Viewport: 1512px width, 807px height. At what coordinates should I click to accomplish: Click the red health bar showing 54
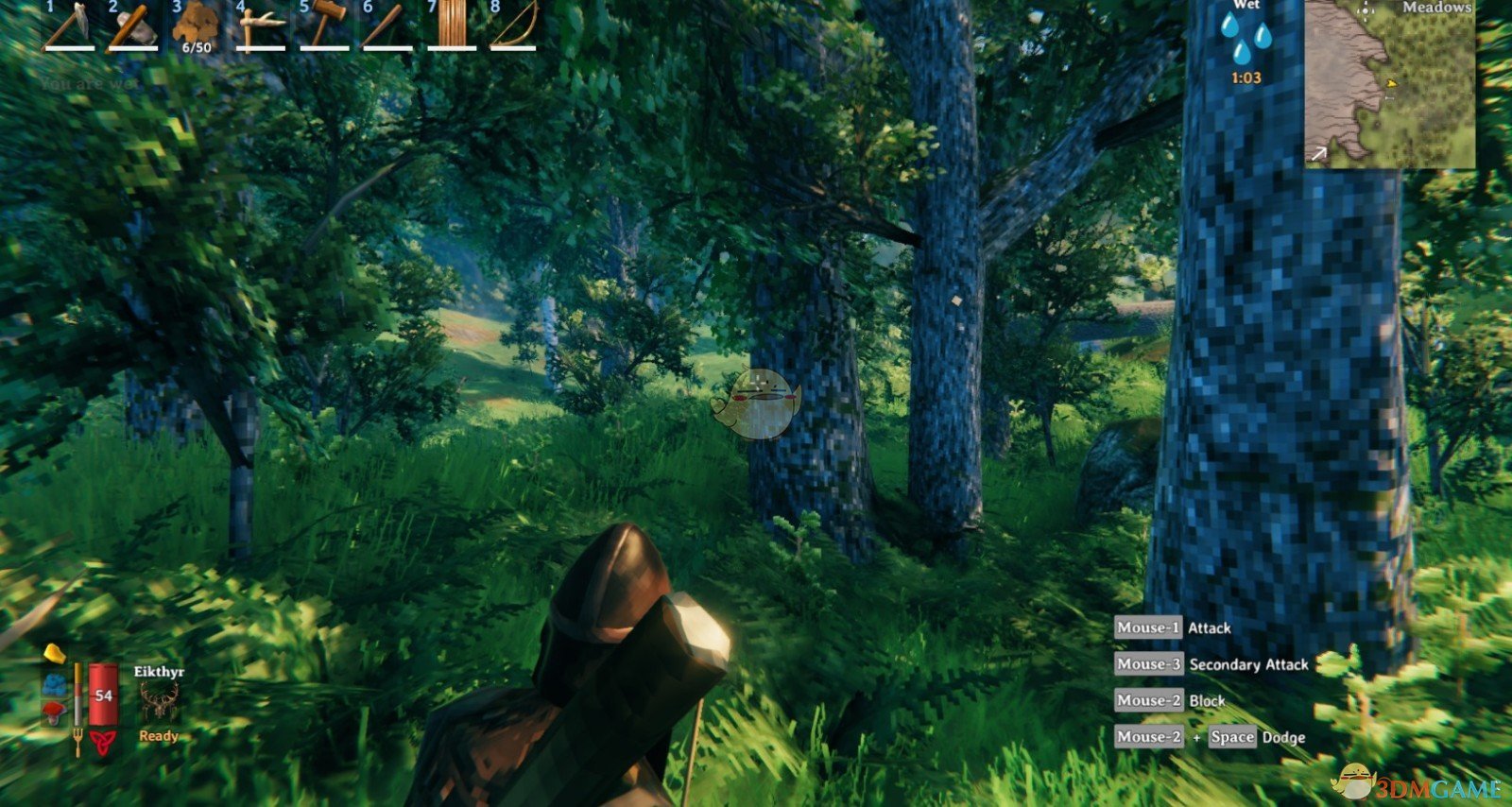pos(103,695)
